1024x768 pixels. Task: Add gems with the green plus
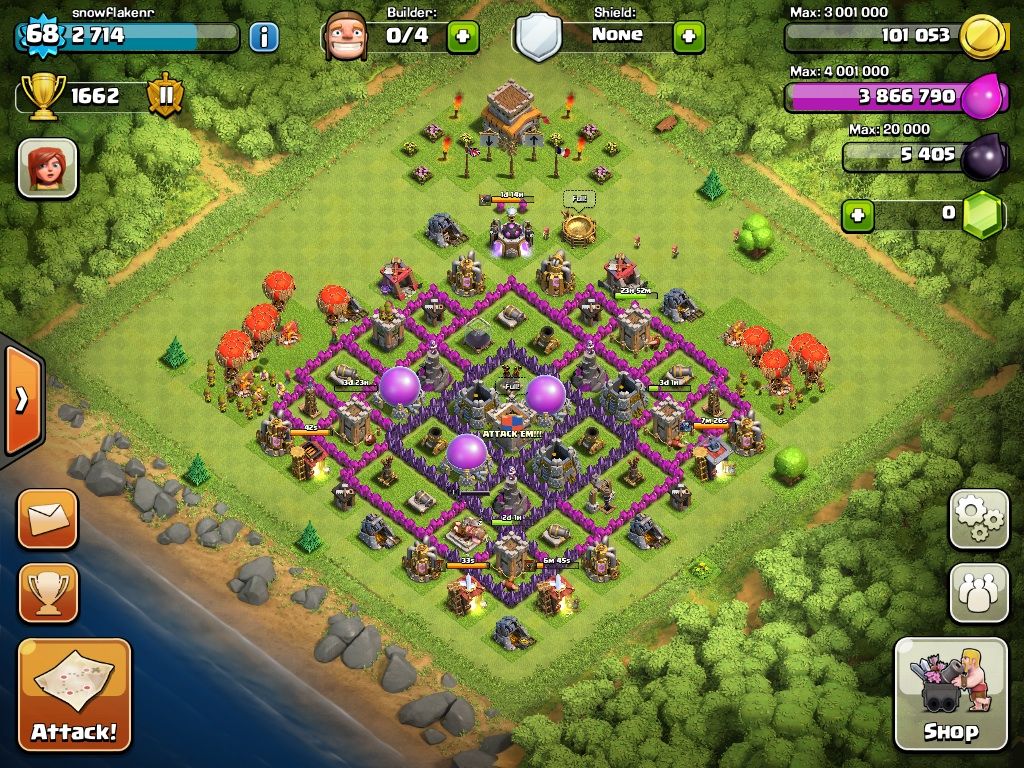857,214
